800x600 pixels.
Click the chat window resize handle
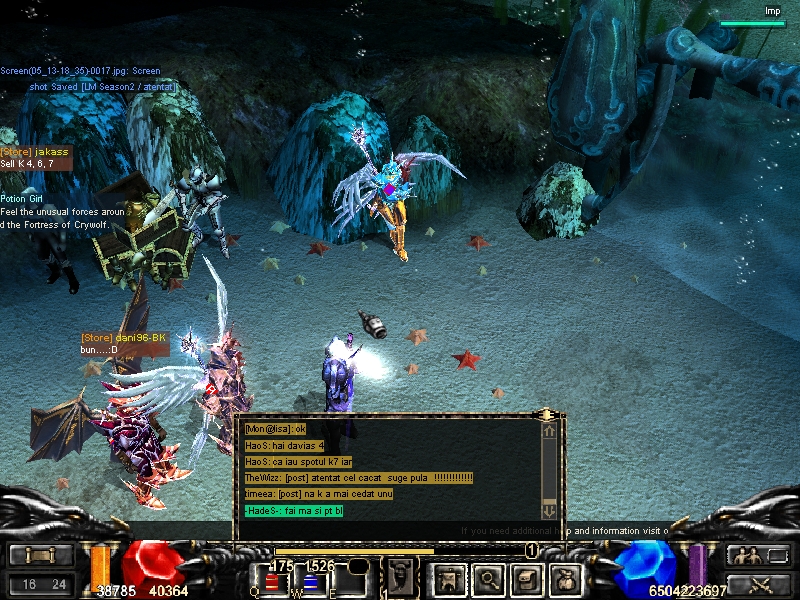pos(546,414)
